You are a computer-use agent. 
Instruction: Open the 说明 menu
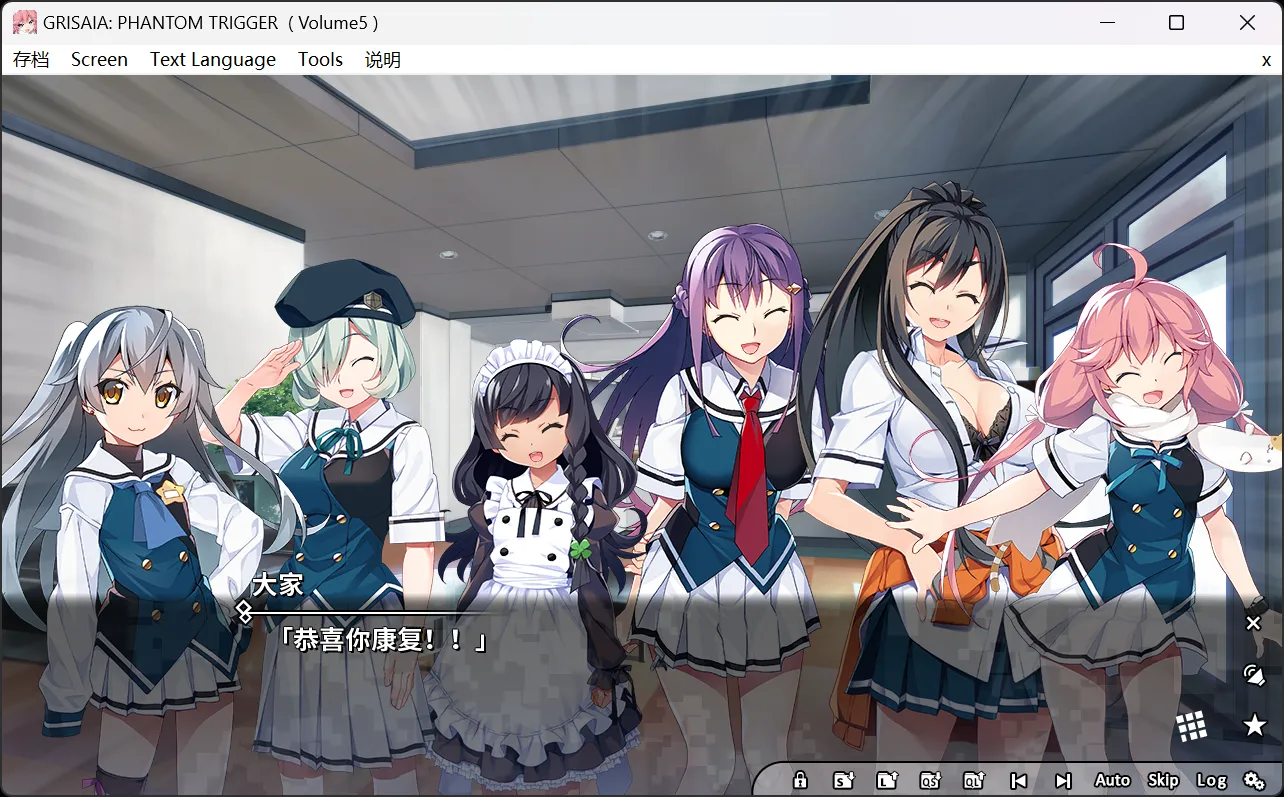(381, 59)
